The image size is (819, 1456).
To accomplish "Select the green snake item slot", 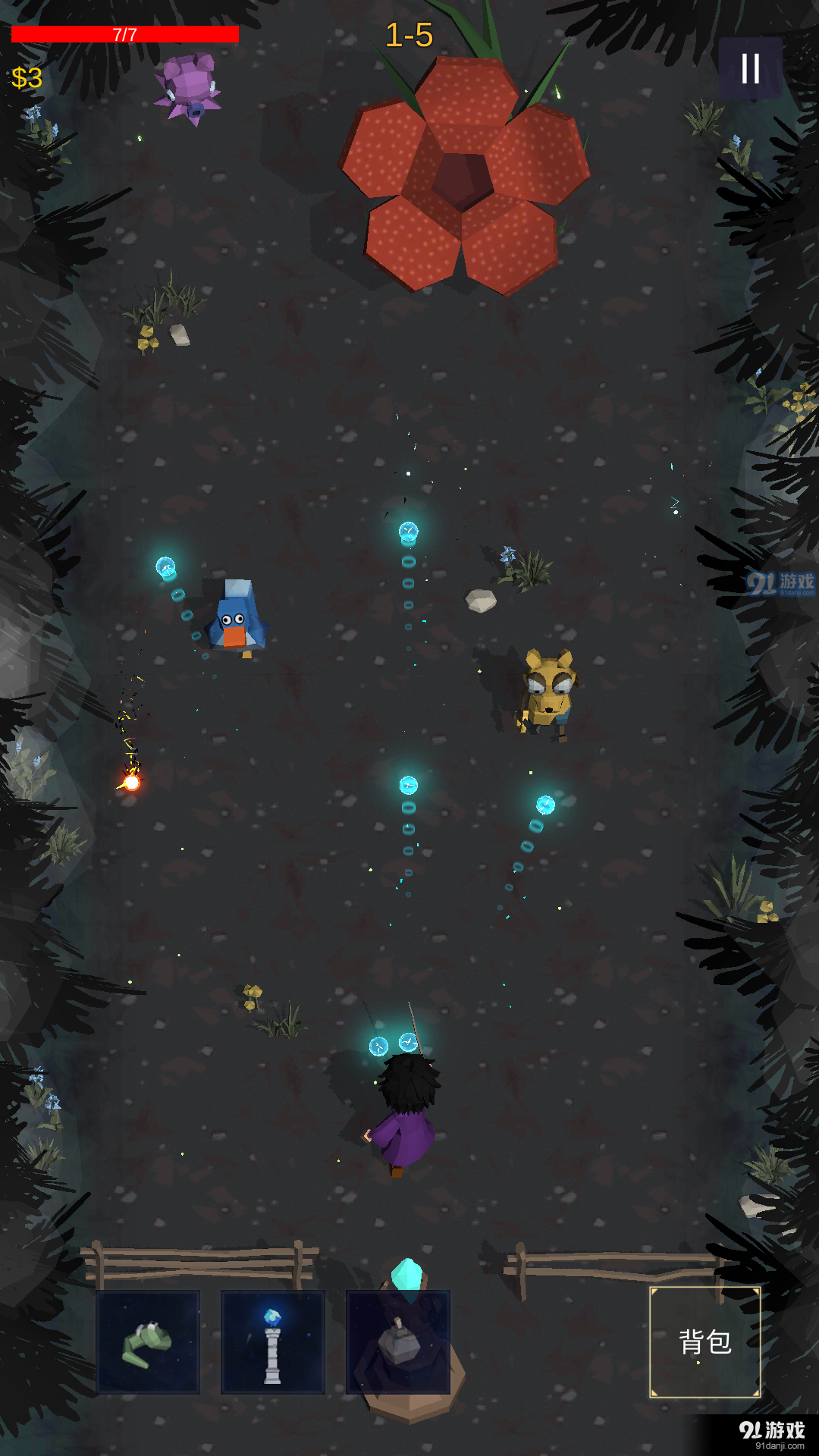I will pyautogui.click(x=148, y=1341).
